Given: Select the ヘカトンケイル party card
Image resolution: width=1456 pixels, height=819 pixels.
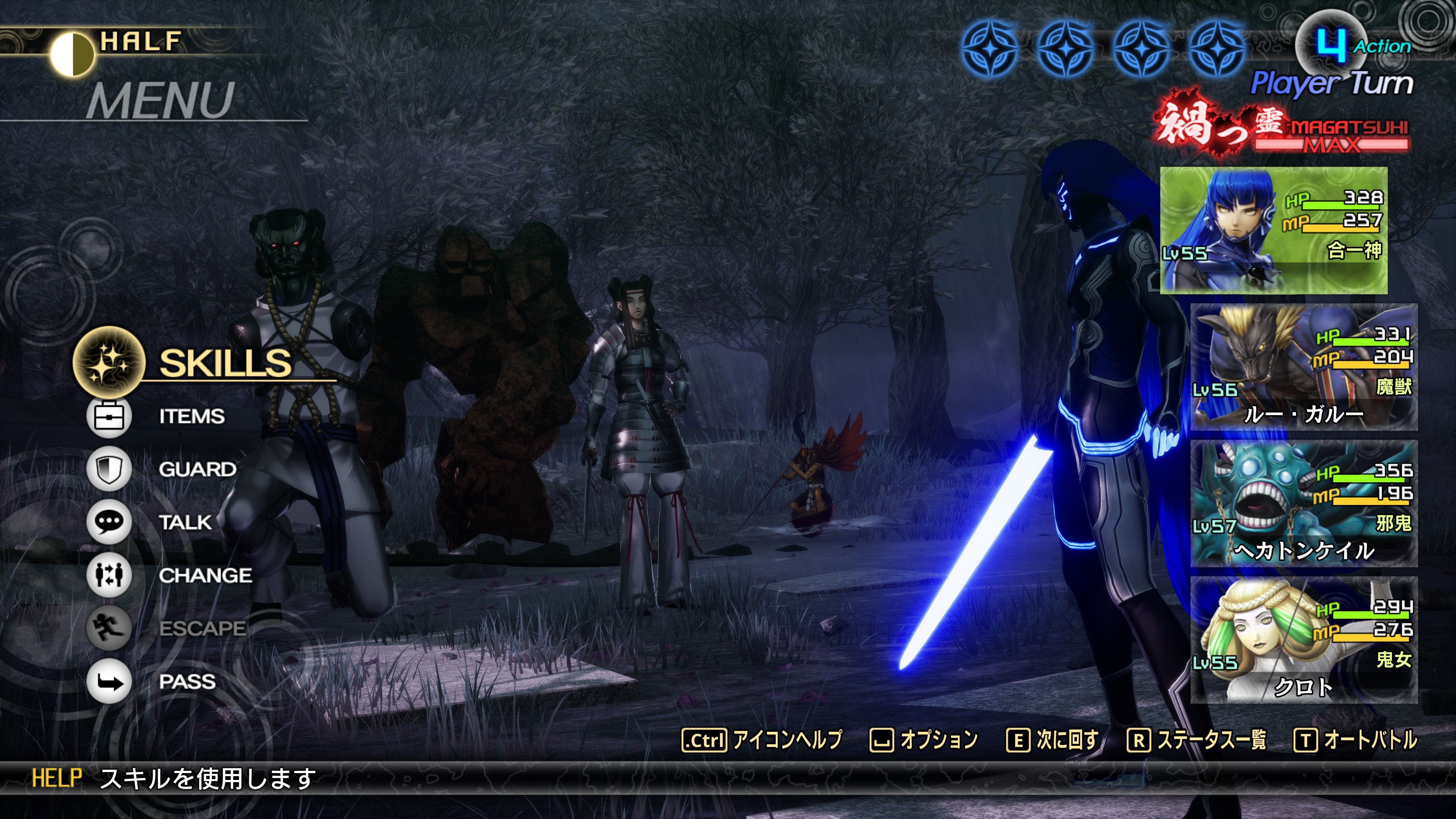Looking at the screenshot, I should [1304, 504].
